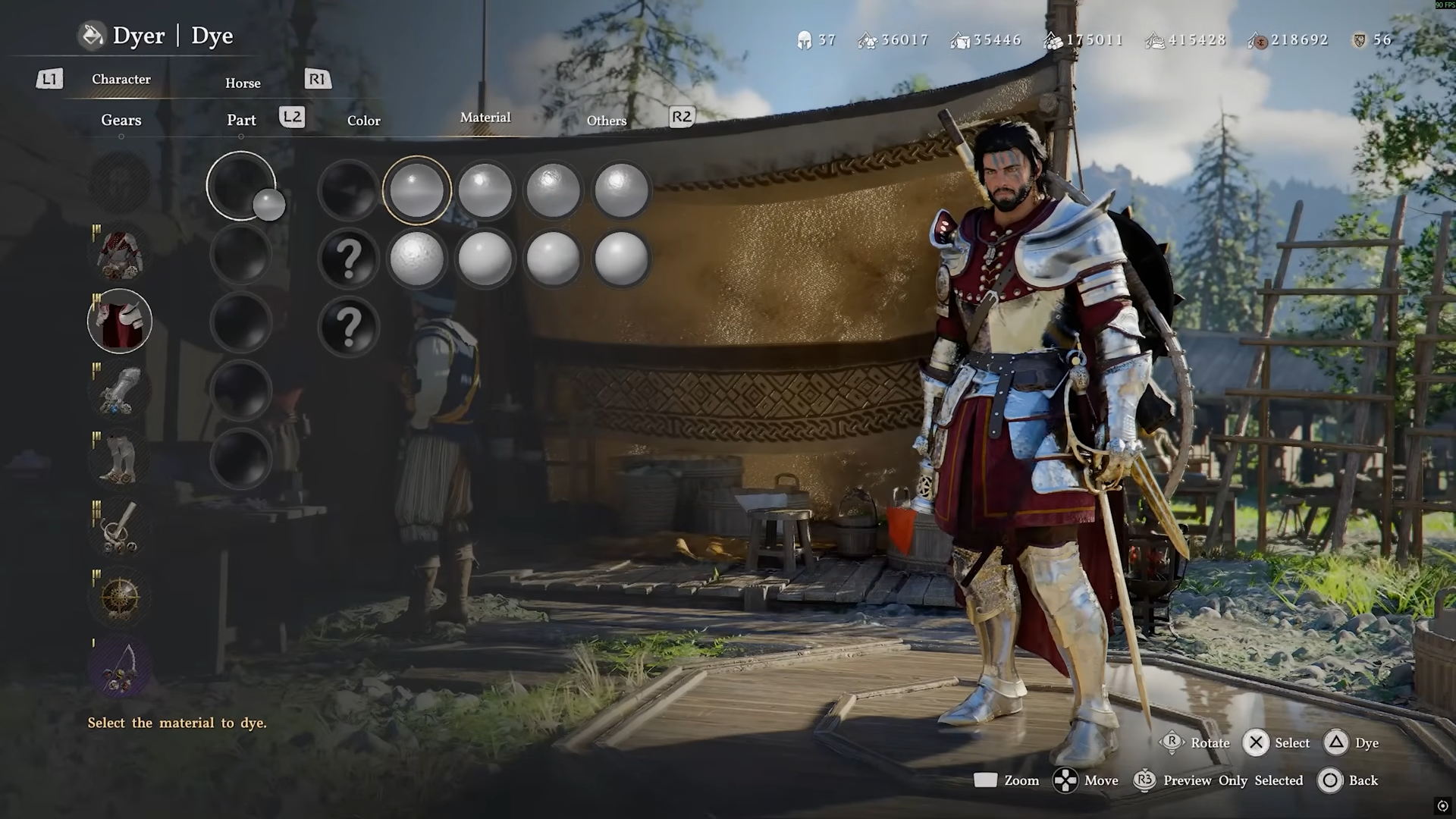The image size is (1456, 819).
Task: Switch to the Character tab
Action: pos(121,80)
